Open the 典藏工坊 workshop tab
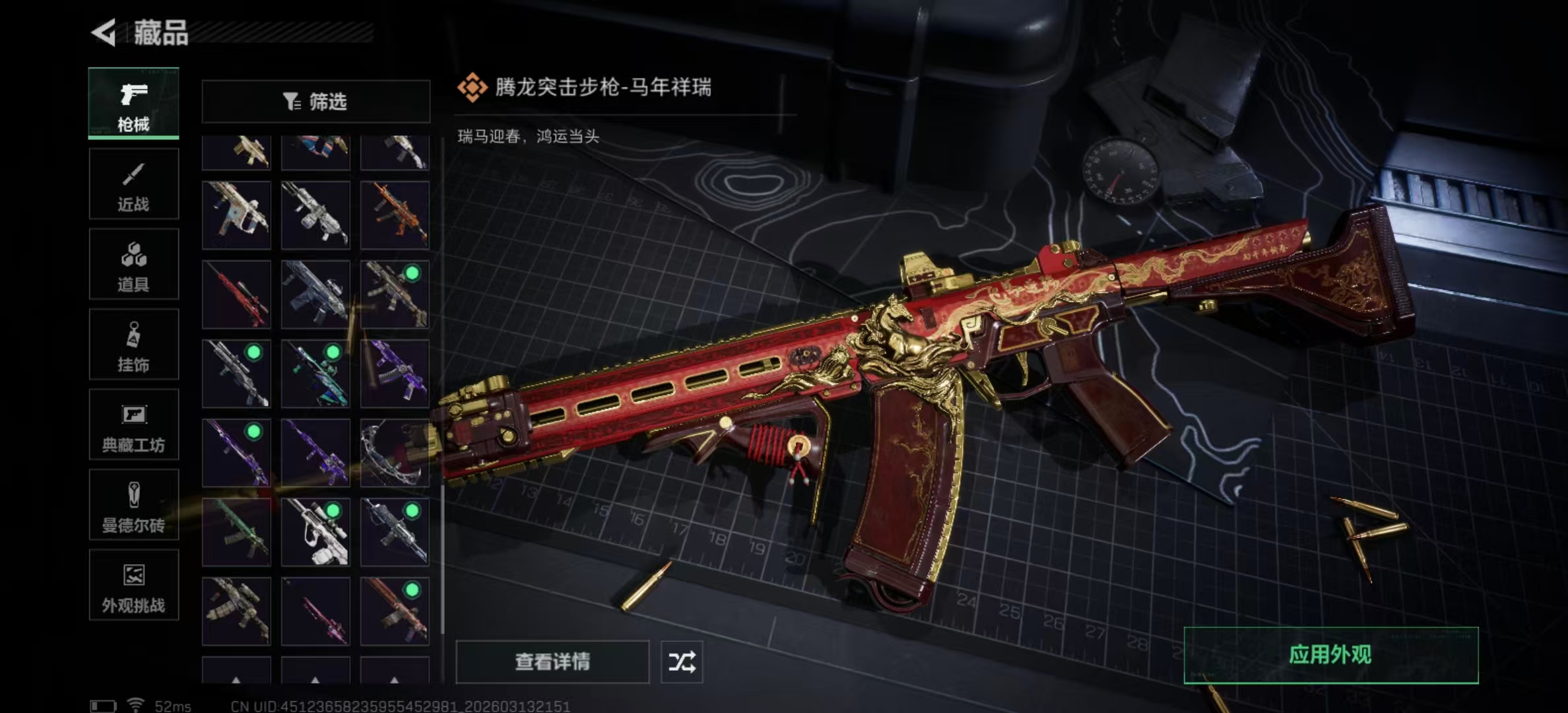This screenshot has height=713, width=1568. click(133, 425)
